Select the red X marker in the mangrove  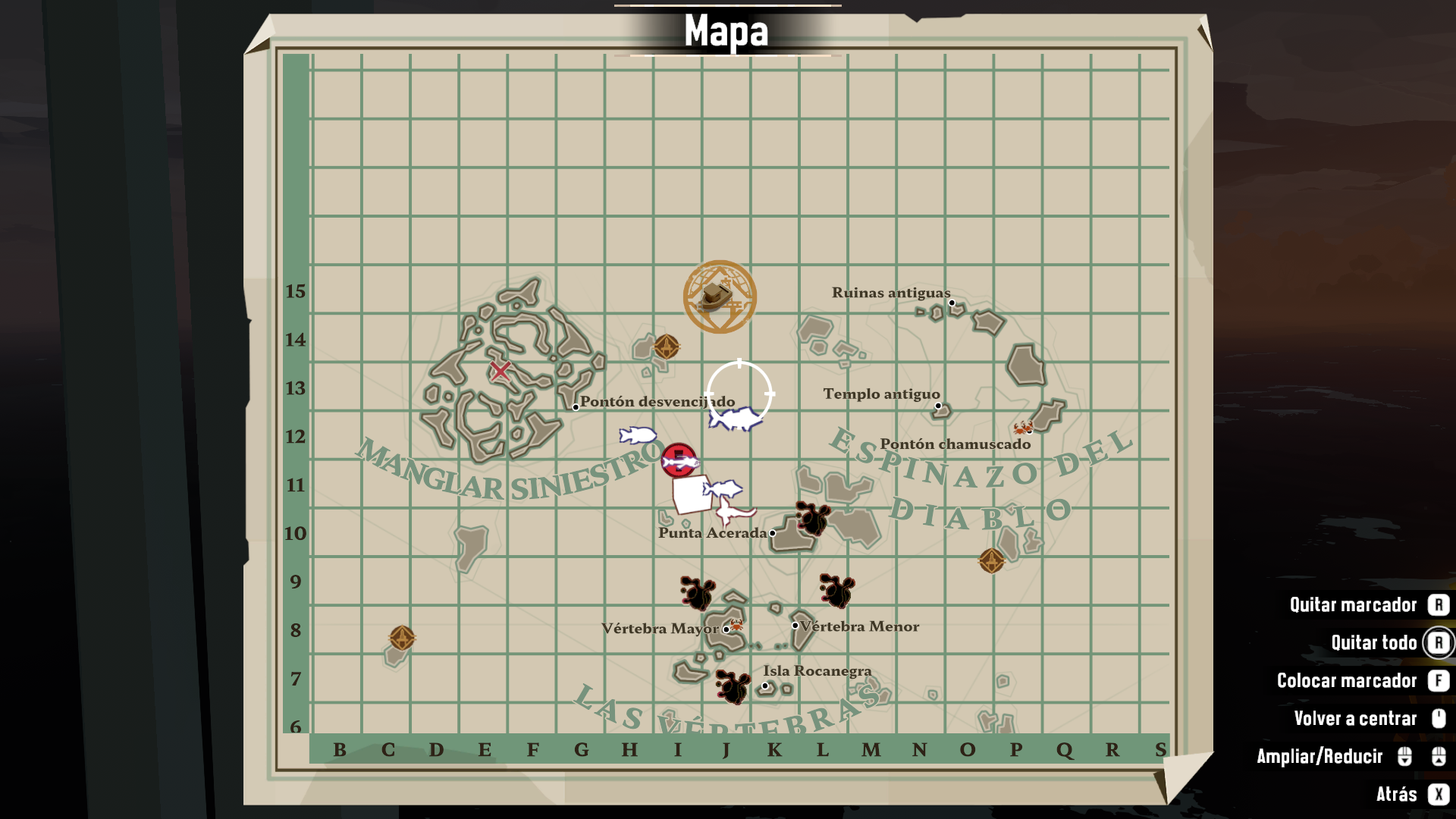[500, 371]
